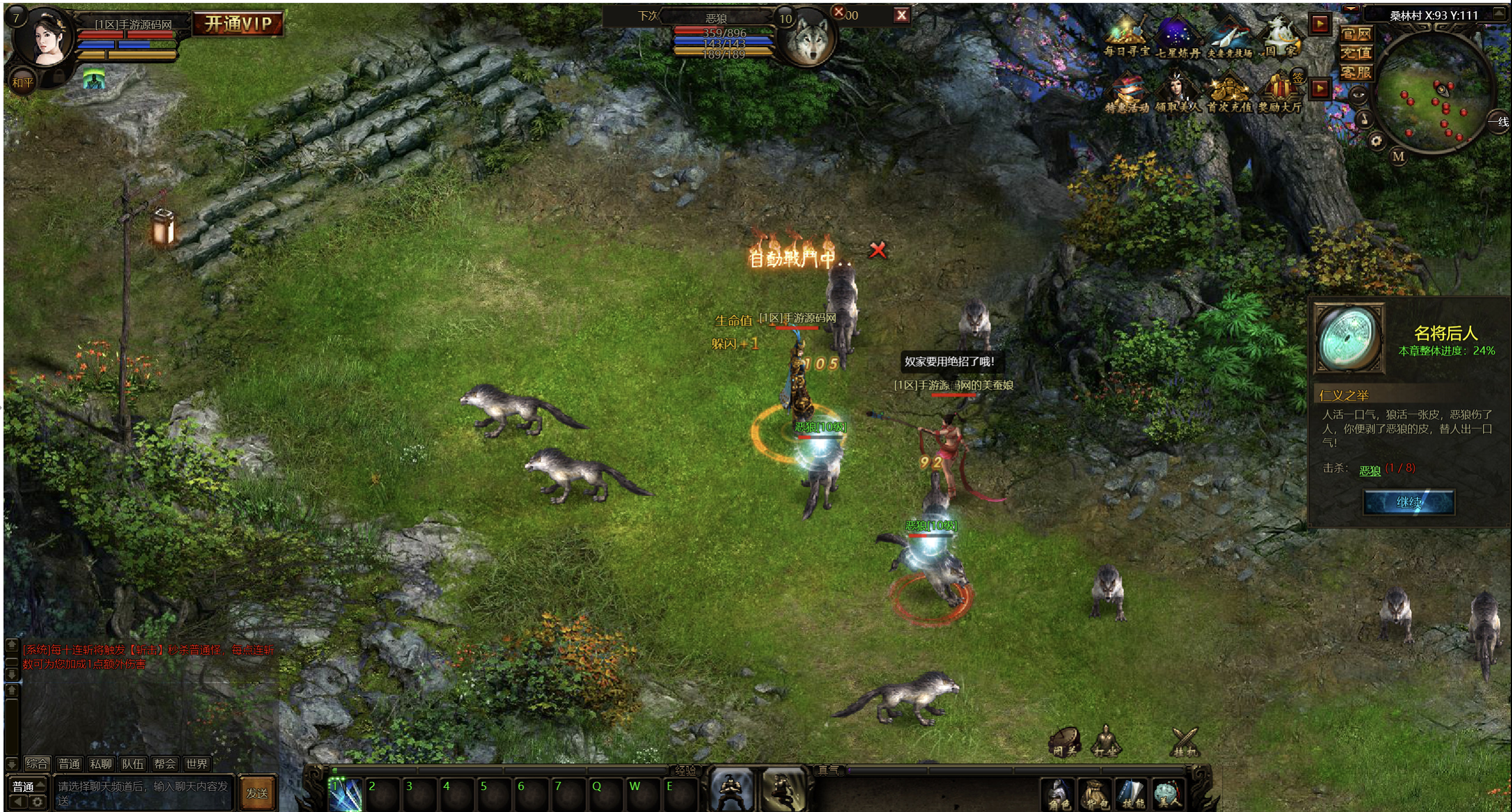
Task: Open the 技能 skills icon
Action: click(1133, 794)
